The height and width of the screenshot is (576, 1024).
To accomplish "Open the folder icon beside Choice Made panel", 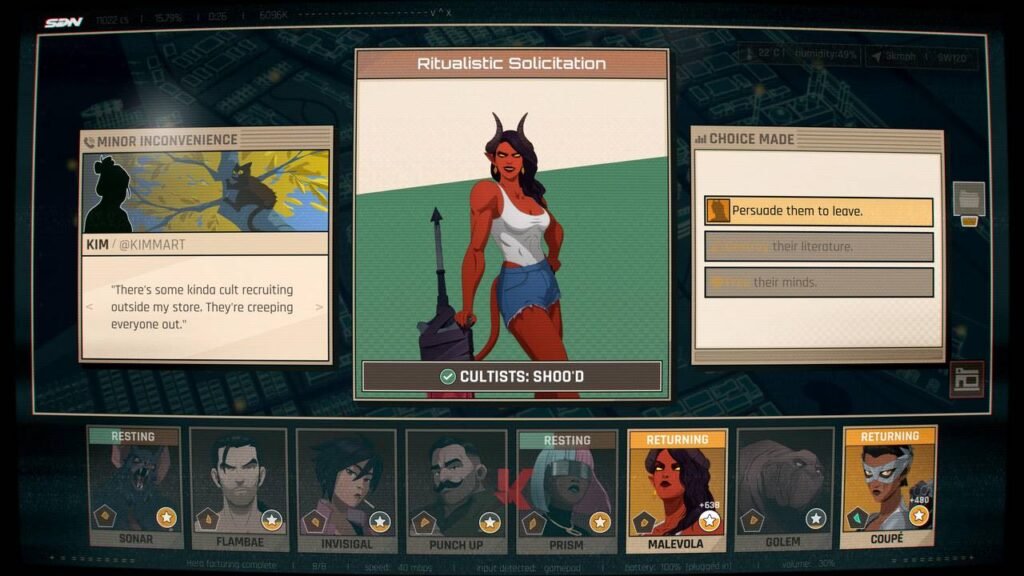I will click(x=968, y=198).
